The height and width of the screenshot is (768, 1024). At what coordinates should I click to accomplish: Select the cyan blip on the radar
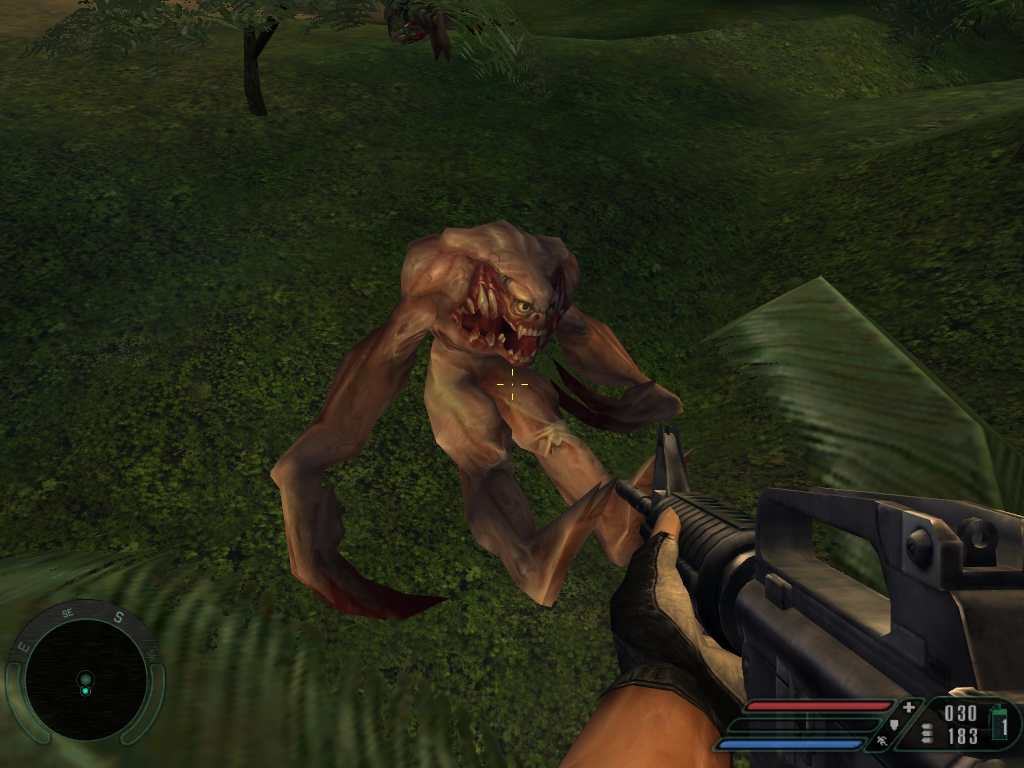85,690
